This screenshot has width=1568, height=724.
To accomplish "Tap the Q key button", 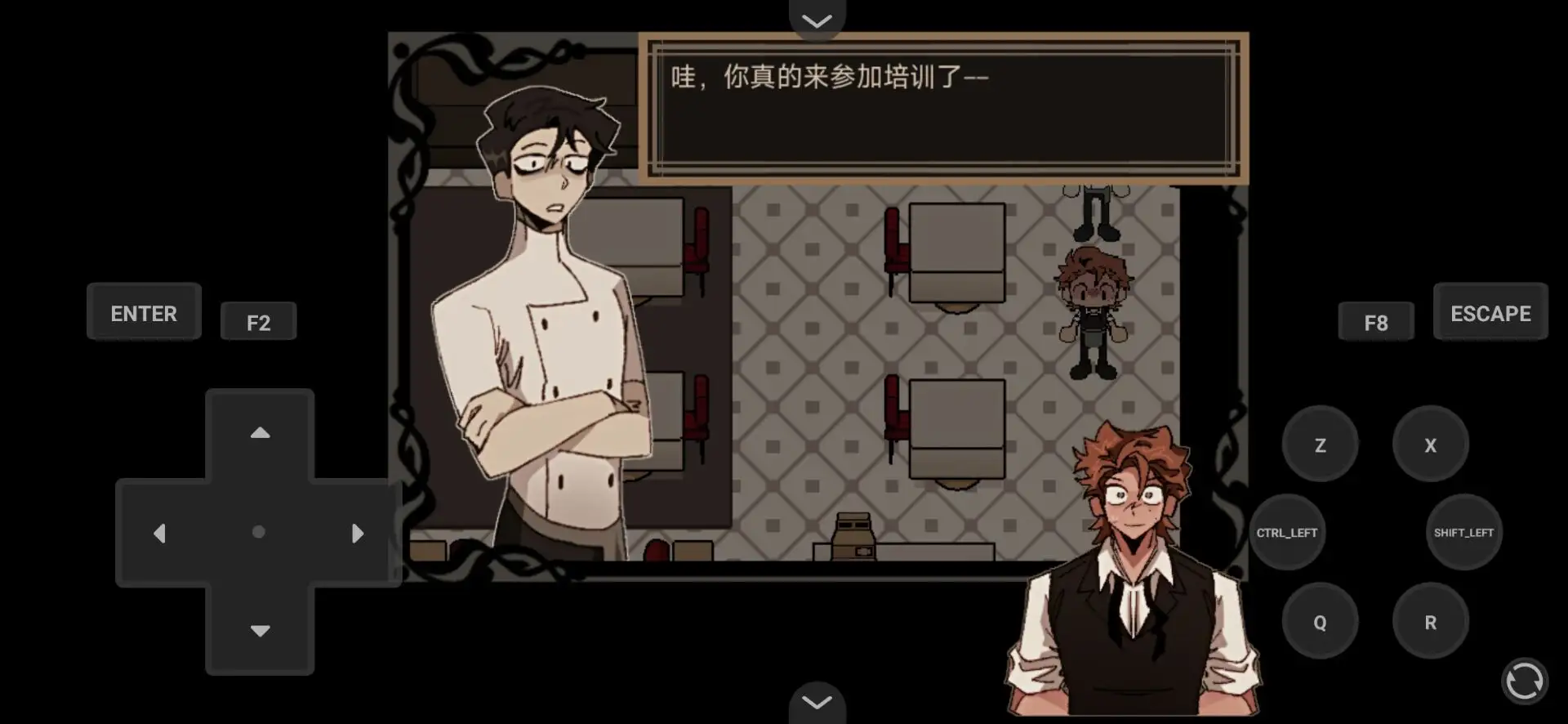I will pyautogui.click(x=1320, y=621).
